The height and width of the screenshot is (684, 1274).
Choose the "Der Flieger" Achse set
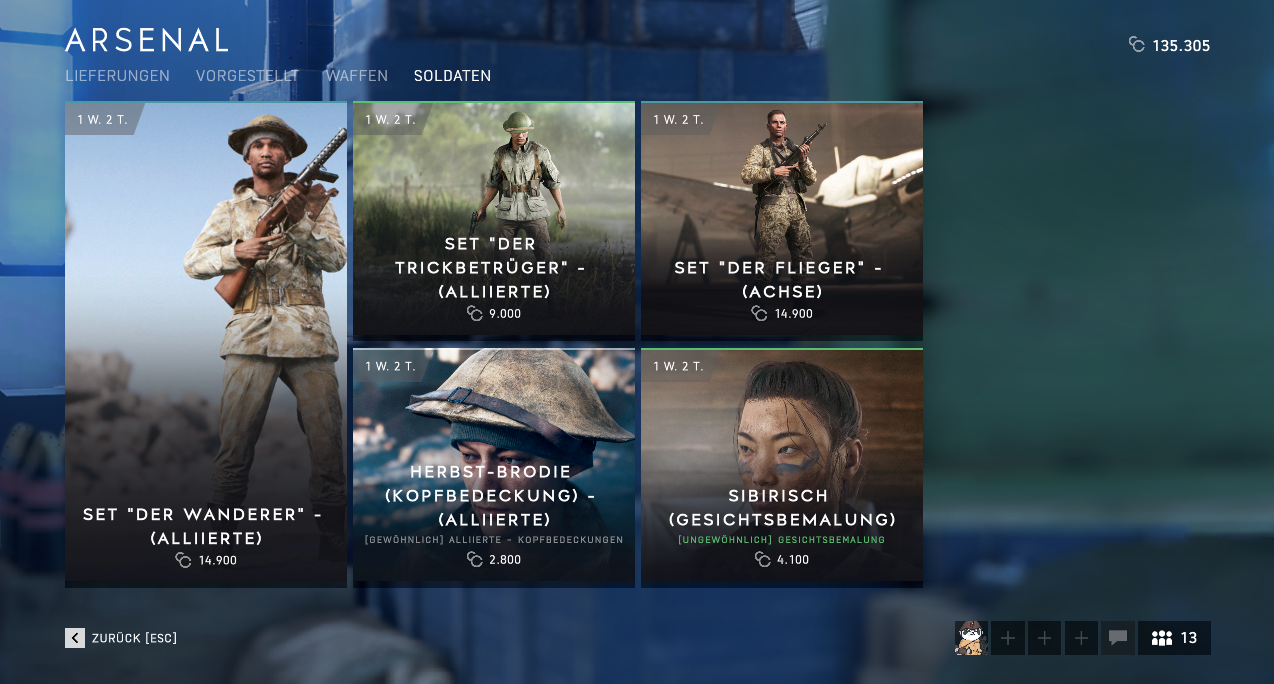click(x=782, y=220)
